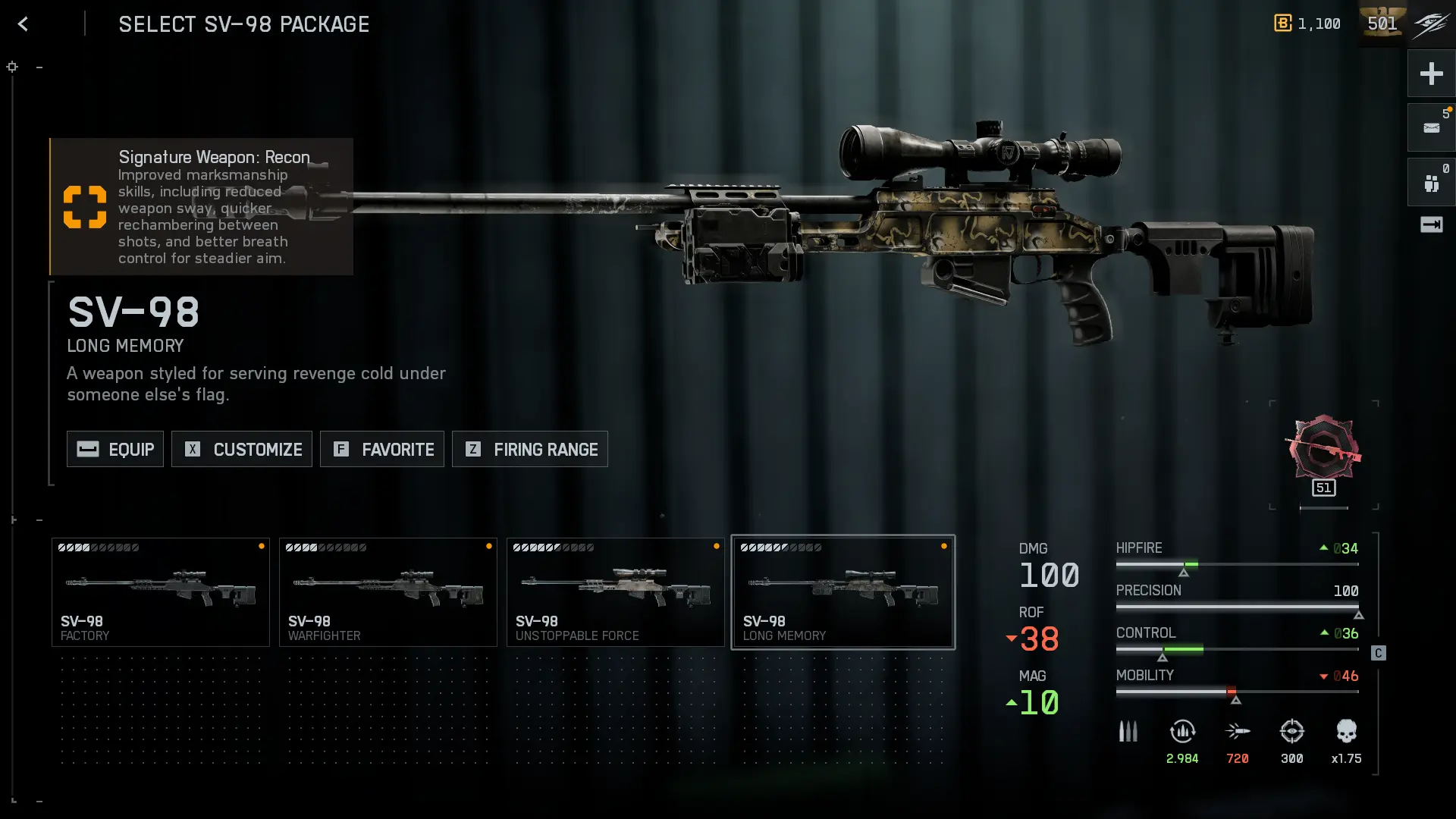The image size is (1456, 819).
Task: Select the SV-98 Long Memory tile
Action: pyautogui.click(x=843, y=592)
